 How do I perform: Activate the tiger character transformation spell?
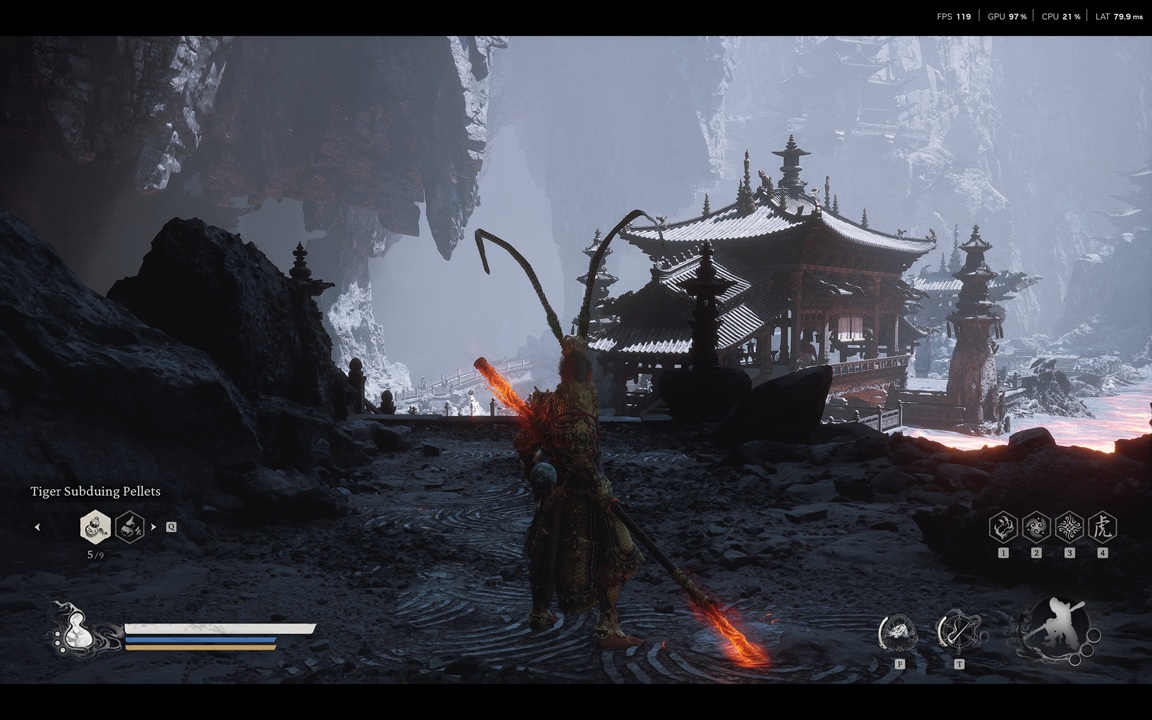click(x=1102, y=527)
